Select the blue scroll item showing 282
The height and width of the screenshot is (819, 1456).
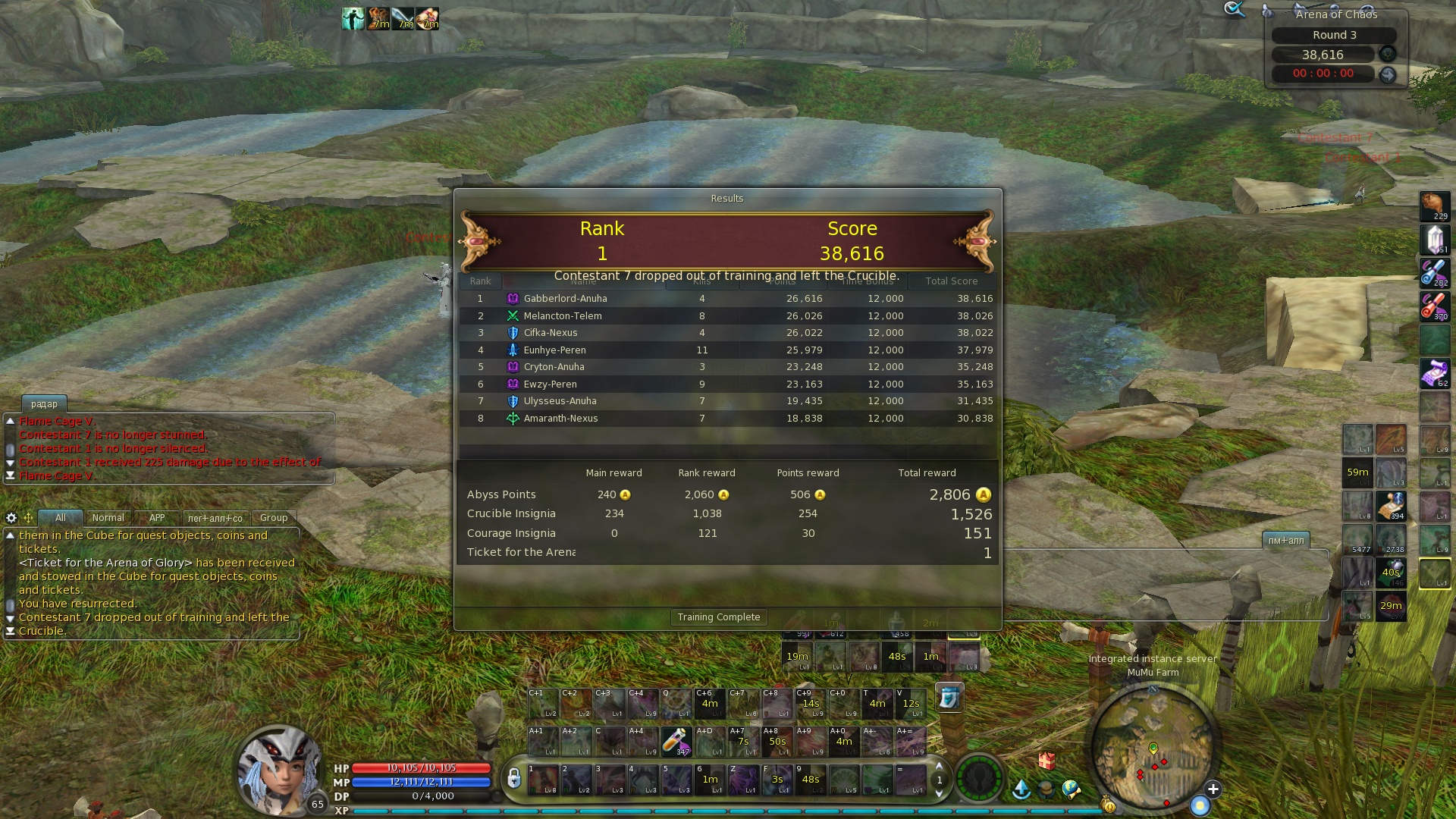pos(1433,271)
